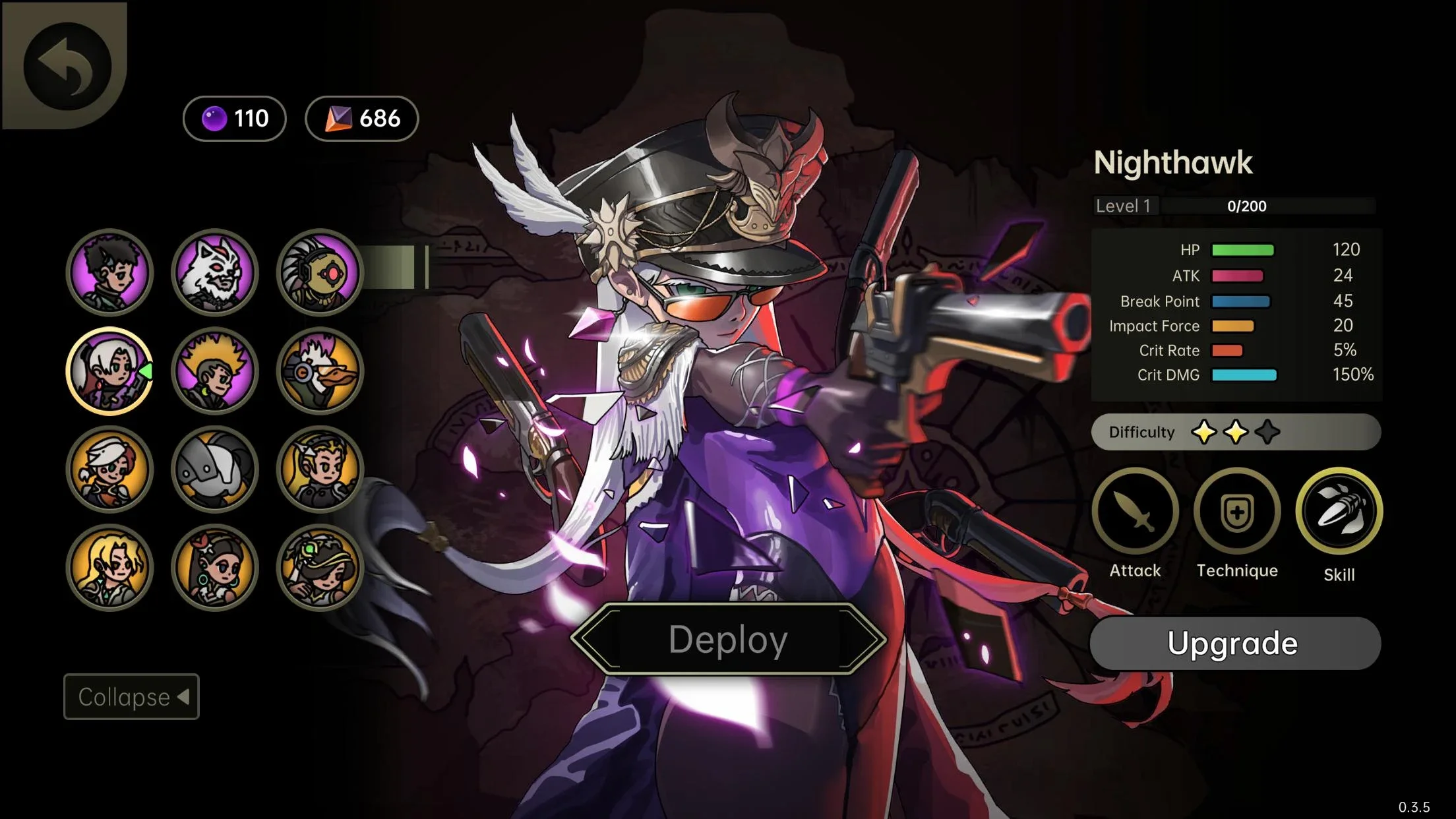Select the long blonde-haired character portrait

coord(109,567)
